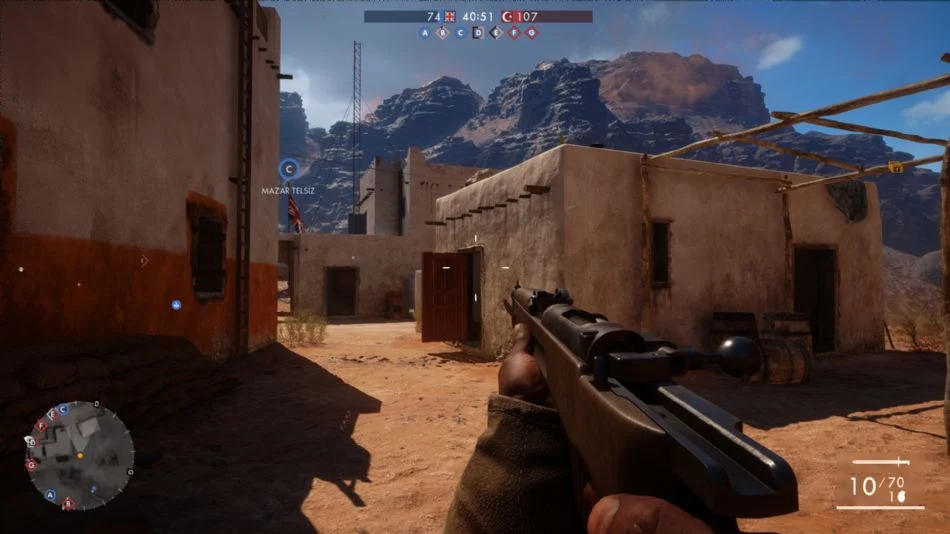Click the grenade icon near ammo counter
This screenshot has height=534, width=950.
click(901, 494)
